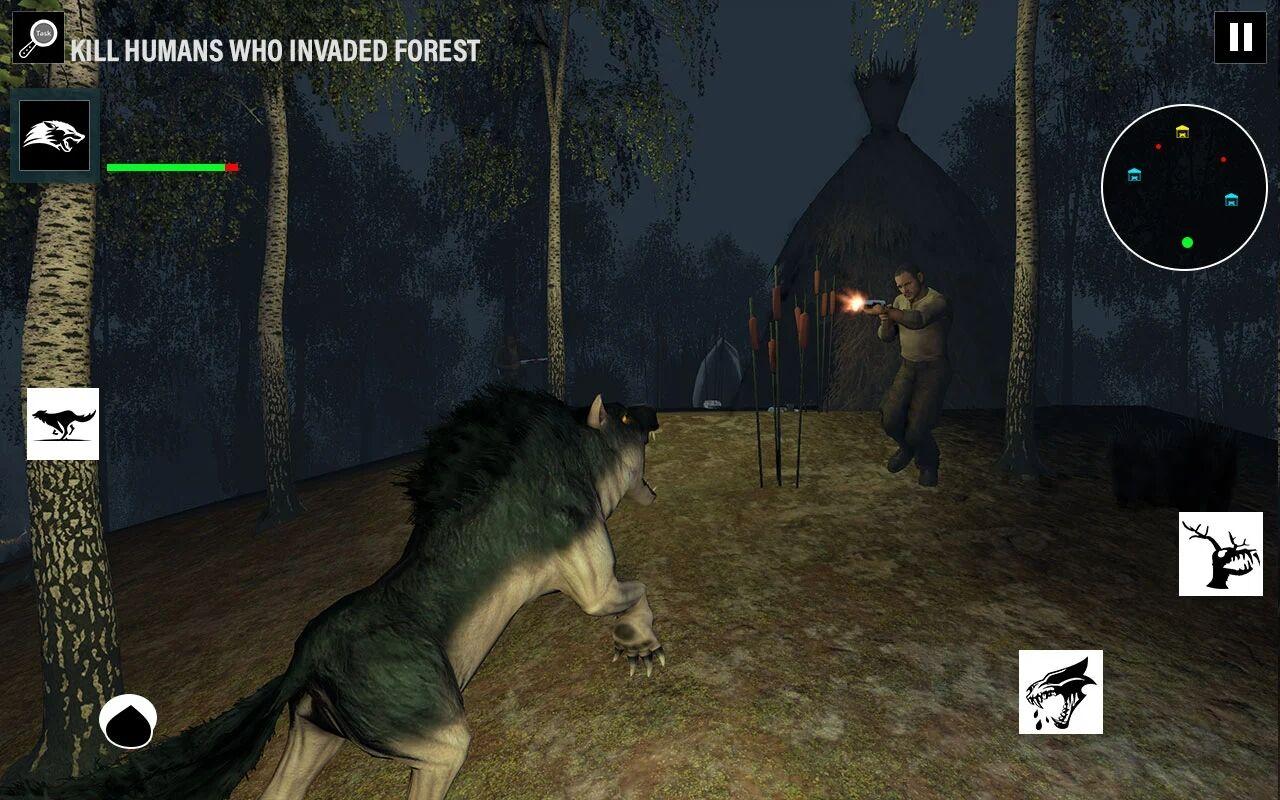Viewport: 1280px width, 800px height.
Task: Select a blue tent marker on minimap
Action: (x=1135, y=176)
